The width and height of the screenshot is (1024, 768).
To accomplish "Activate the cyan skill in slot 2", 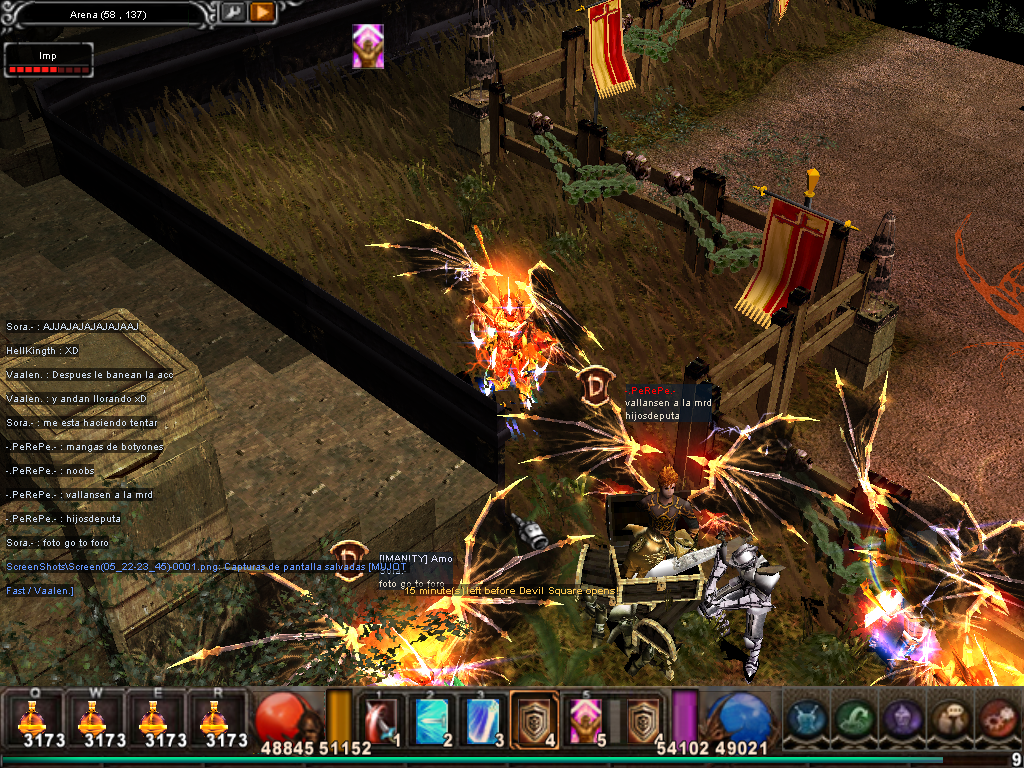I will pyautogui.click(x=433, y=718).
